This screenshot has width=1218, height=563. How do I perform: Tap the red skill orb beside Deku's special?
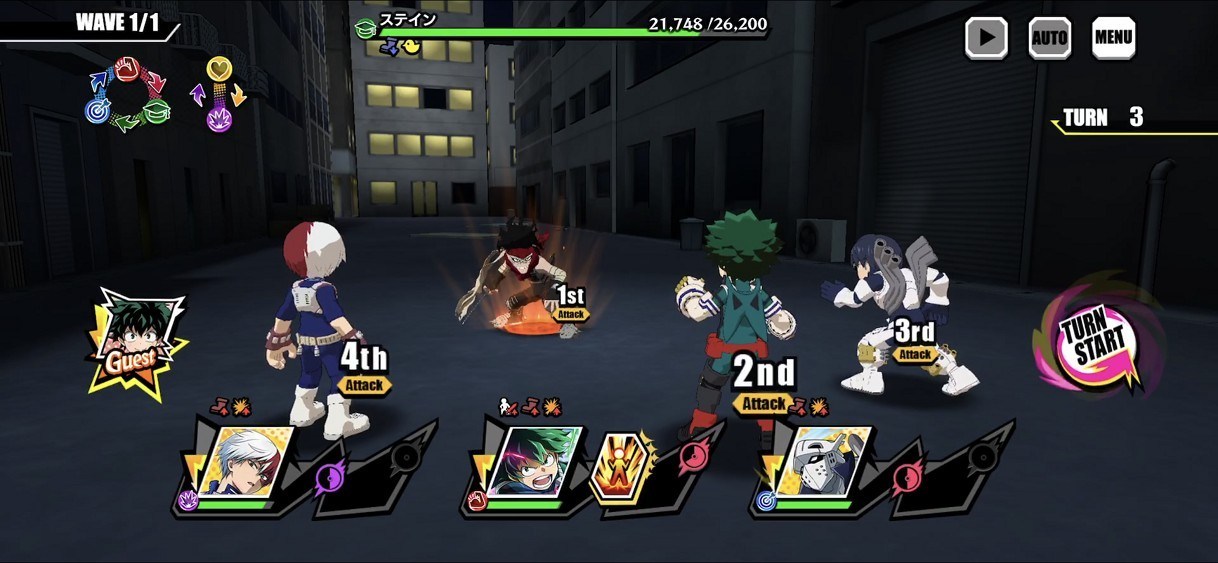coord(691,458)
